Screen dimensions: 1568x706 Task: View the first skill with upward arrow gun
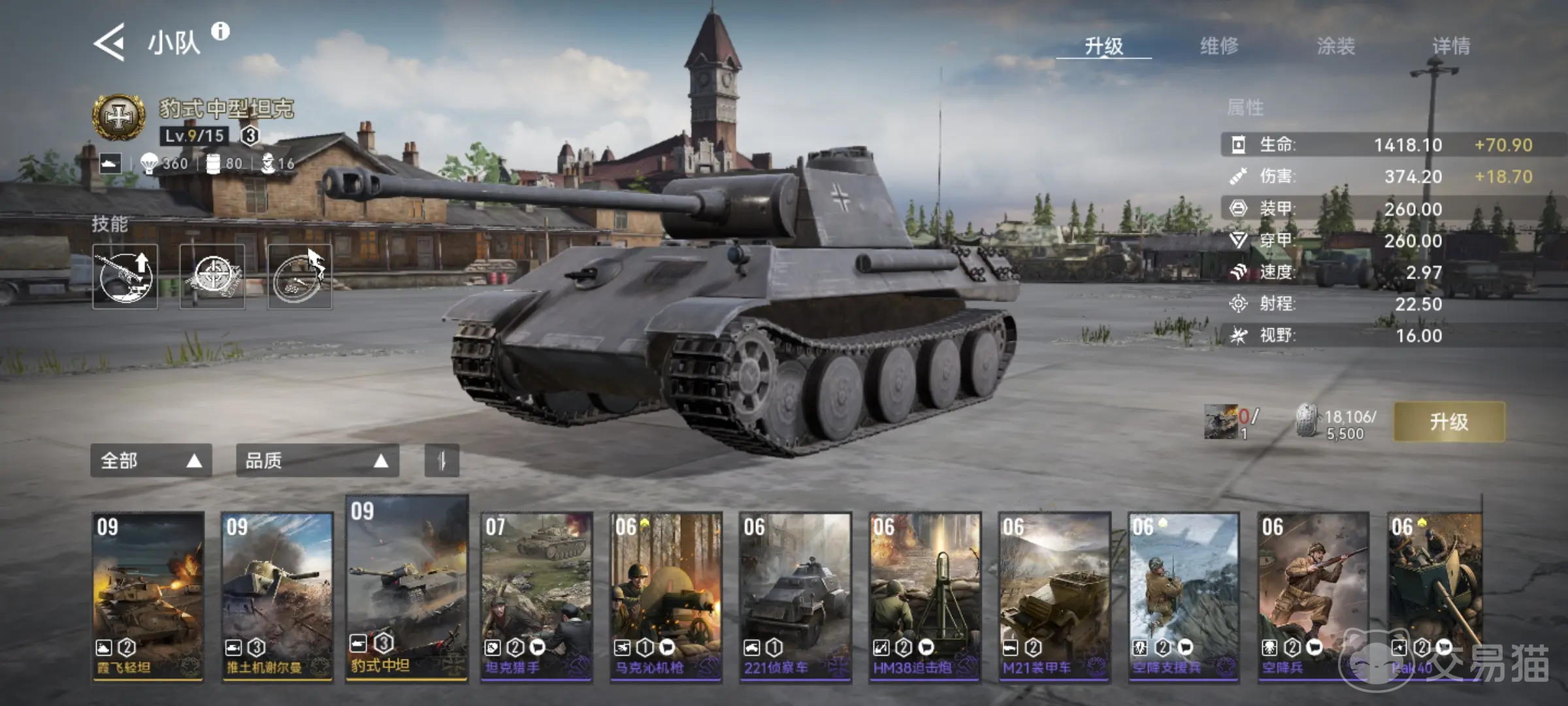125,277
